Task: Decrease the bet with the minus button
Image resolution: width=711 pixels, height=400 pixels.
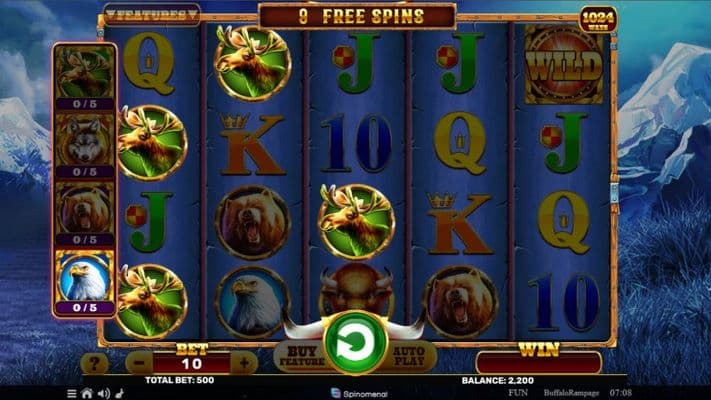Action: coord(141,362)
